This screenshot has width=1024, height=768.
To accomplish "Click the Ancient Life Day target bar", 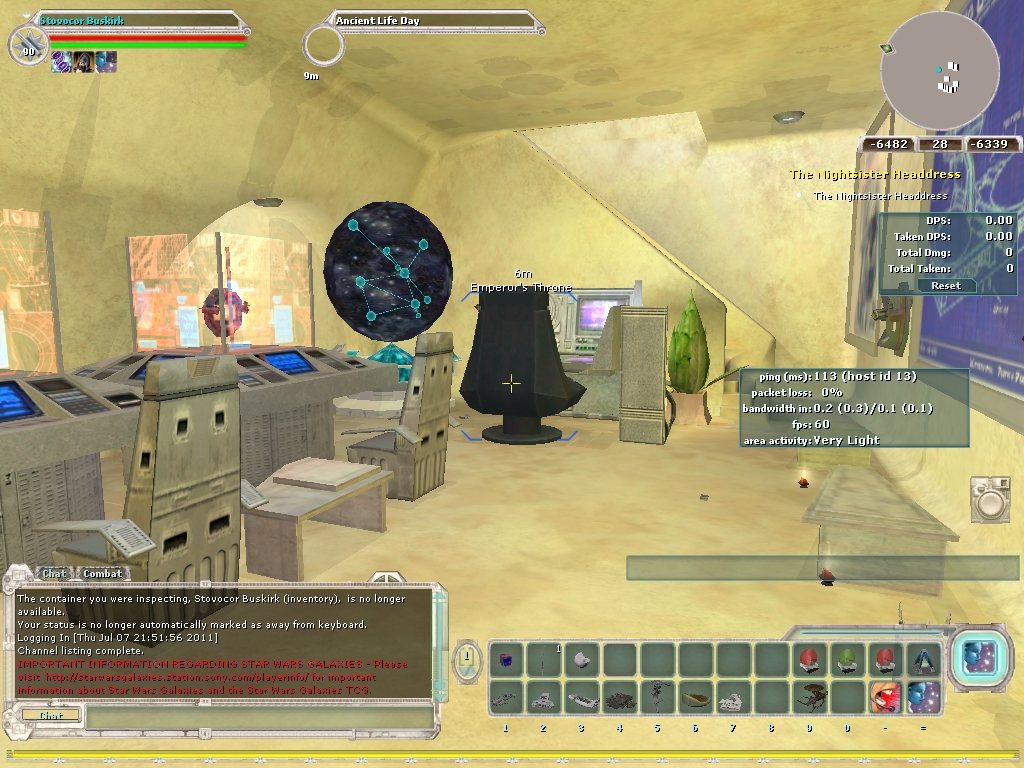I will (x=430, y=20).
